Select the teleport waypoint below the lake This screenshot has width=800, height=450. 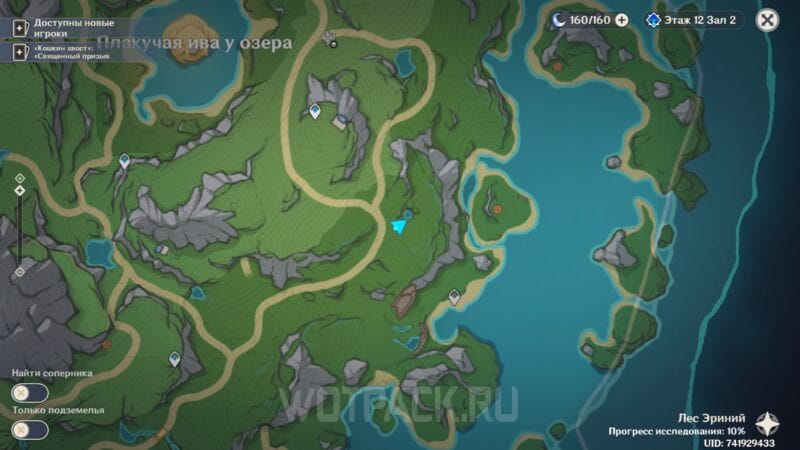click(x=125, y=160)
